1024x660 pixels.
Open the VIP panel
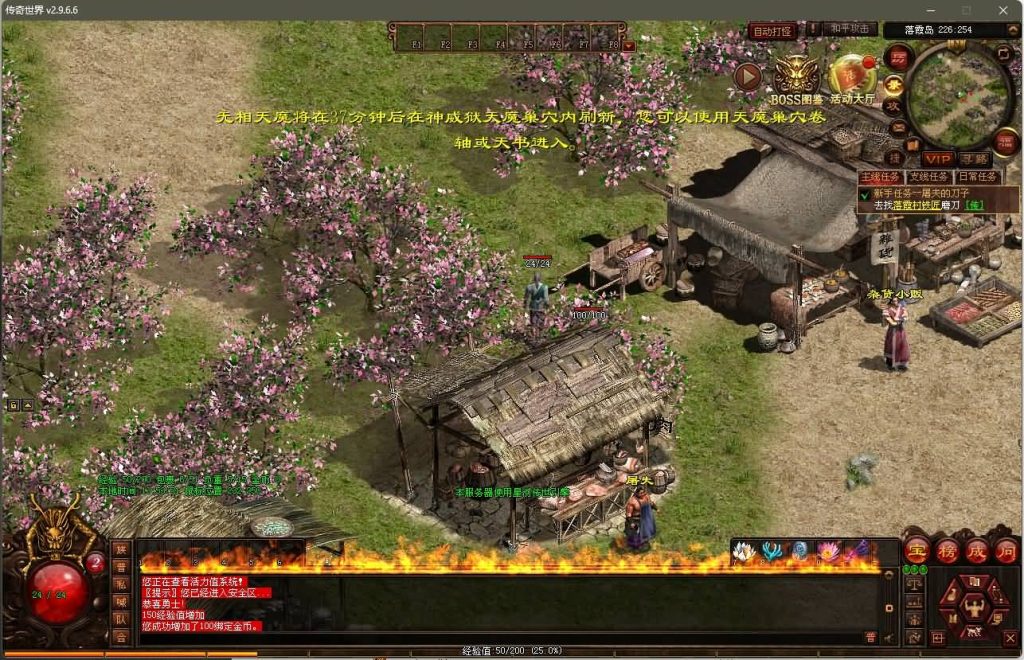tap(938, 159)
